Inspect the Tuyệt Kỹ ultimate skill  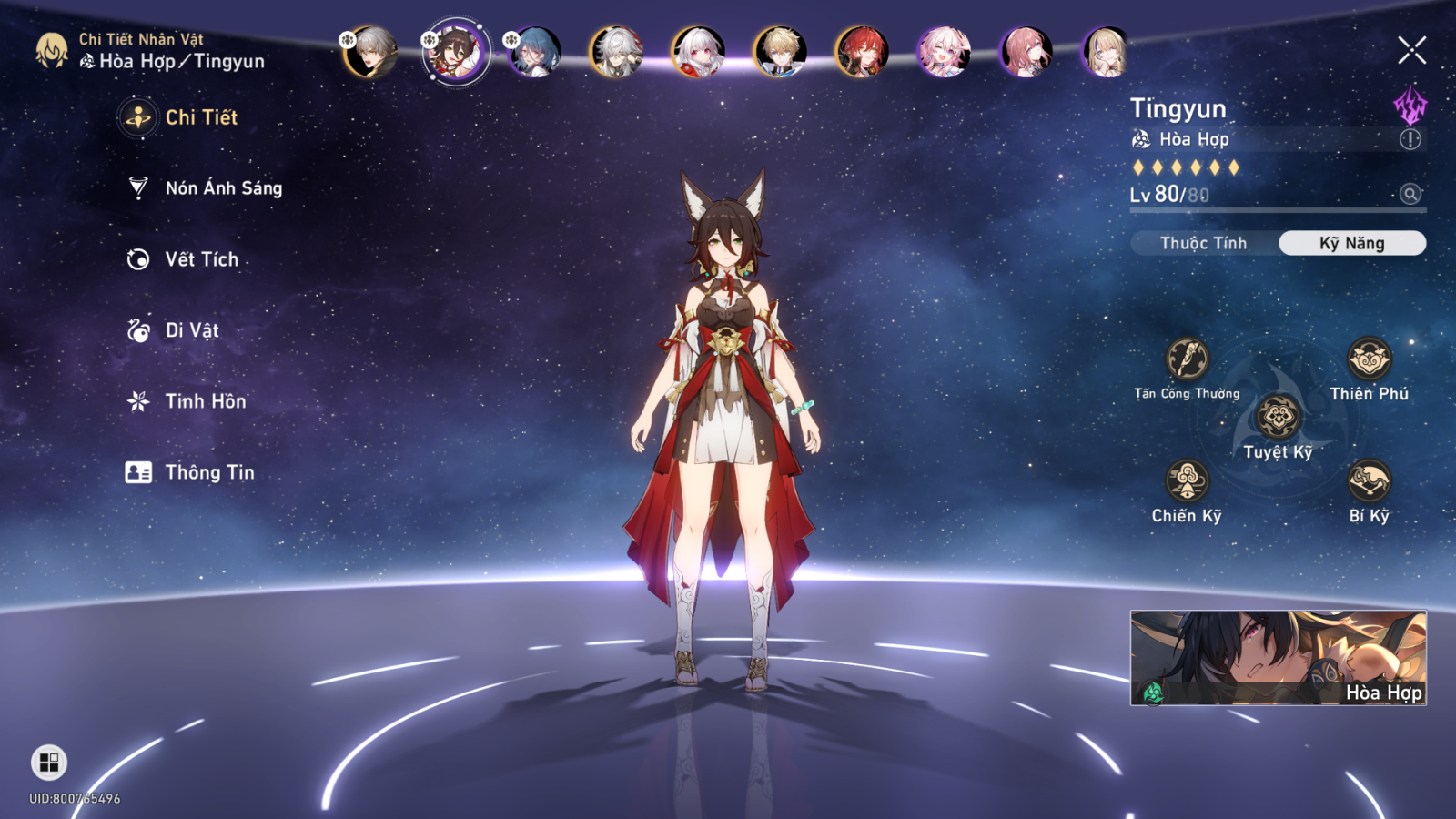[1278, 418]
